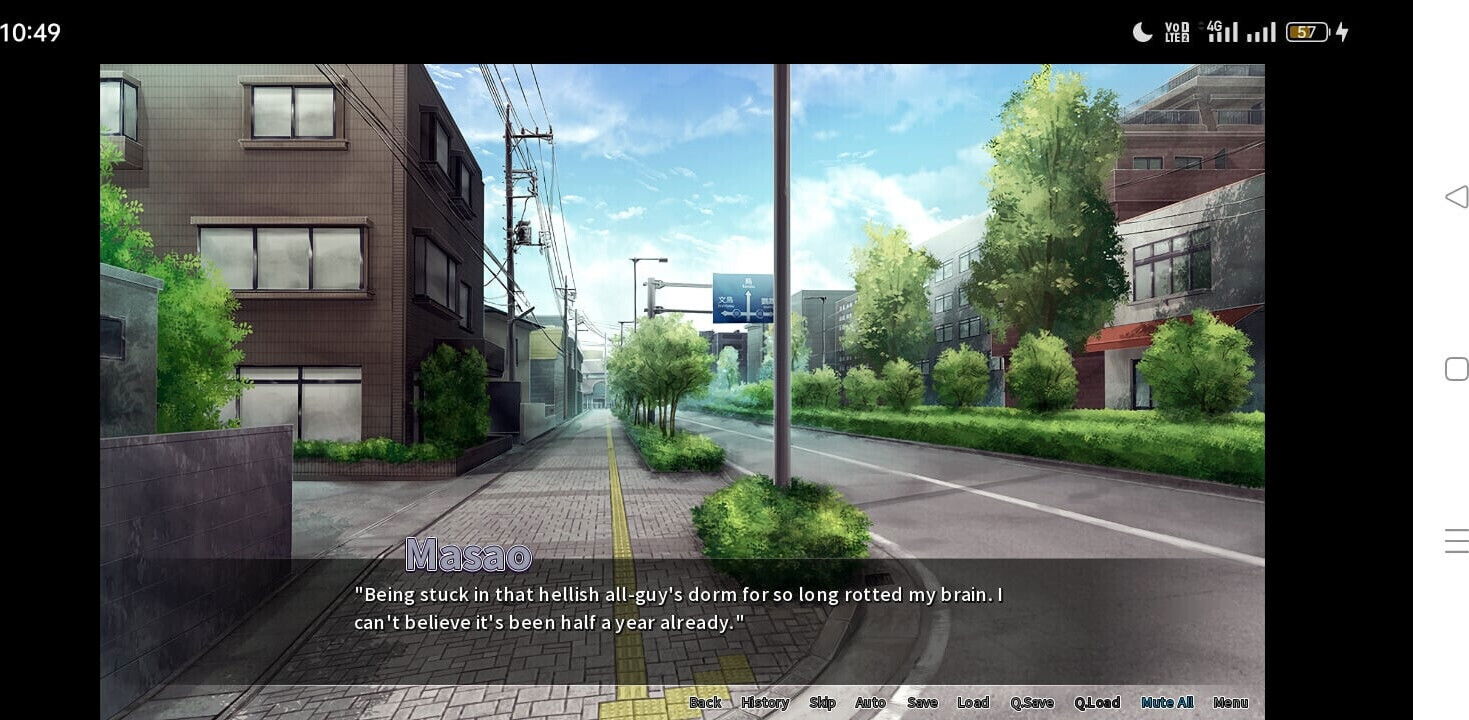Toggle Mute All audio
This screenshot has height=720, width=1469.
click(1167, 703)
